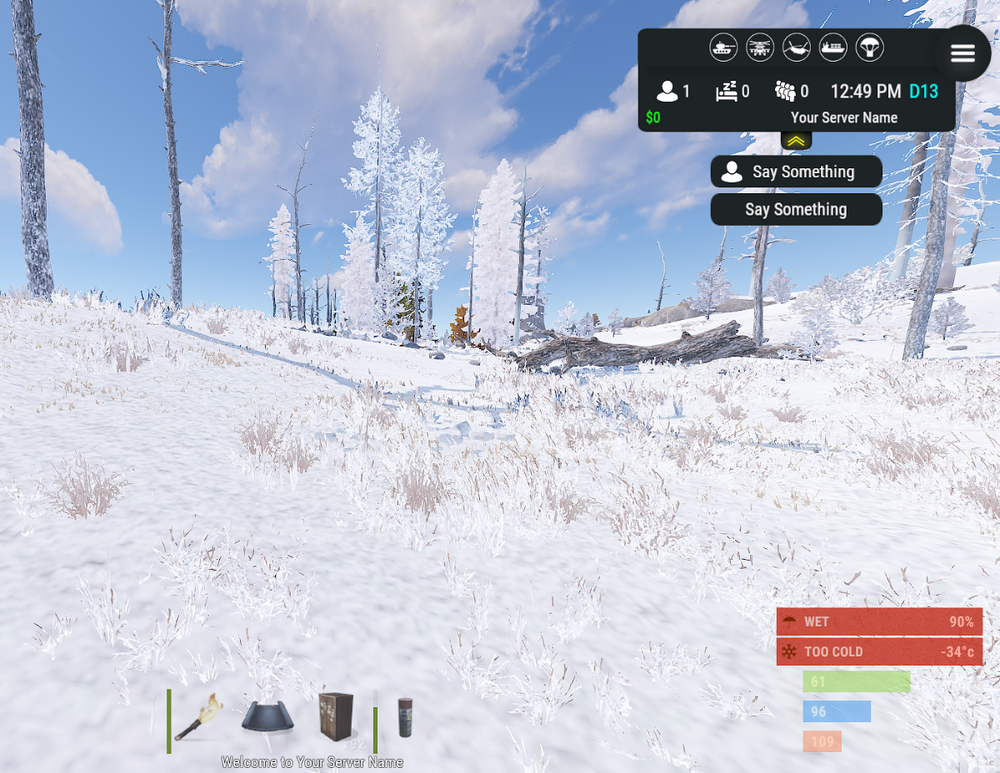Open the hamburger menu button
Viewport: 1000px width, 773px height.
(962, 54)
